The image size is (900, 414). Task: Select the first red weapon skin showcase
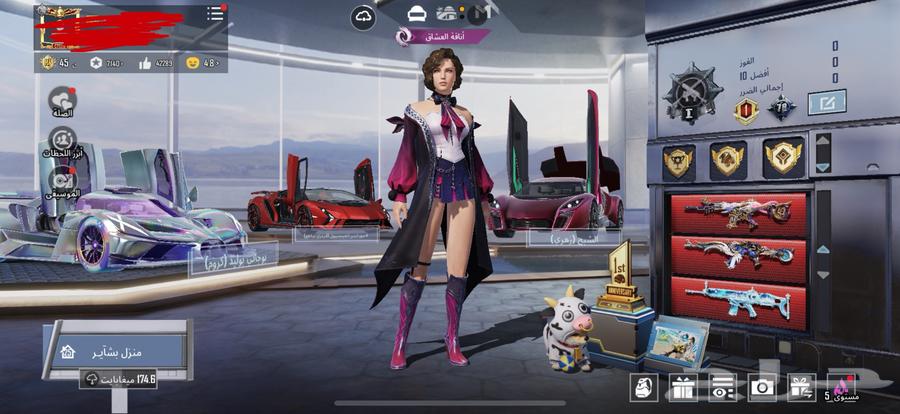tap(738, 212)
